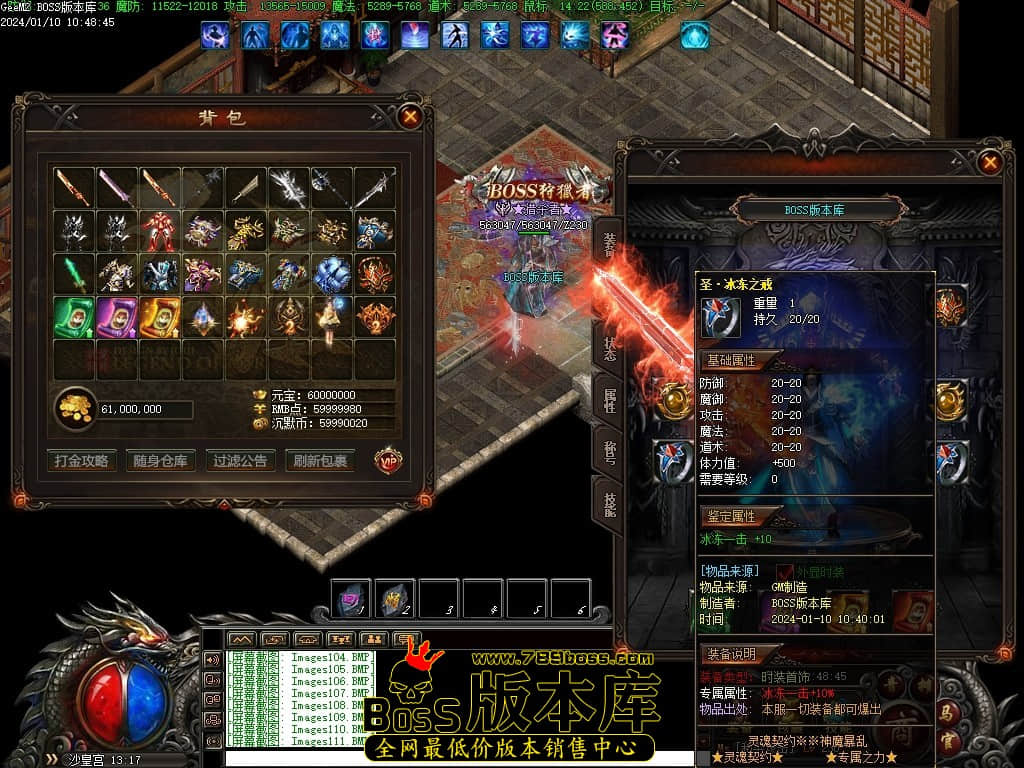Use the item in quick slot 1

tap(351, 599)
